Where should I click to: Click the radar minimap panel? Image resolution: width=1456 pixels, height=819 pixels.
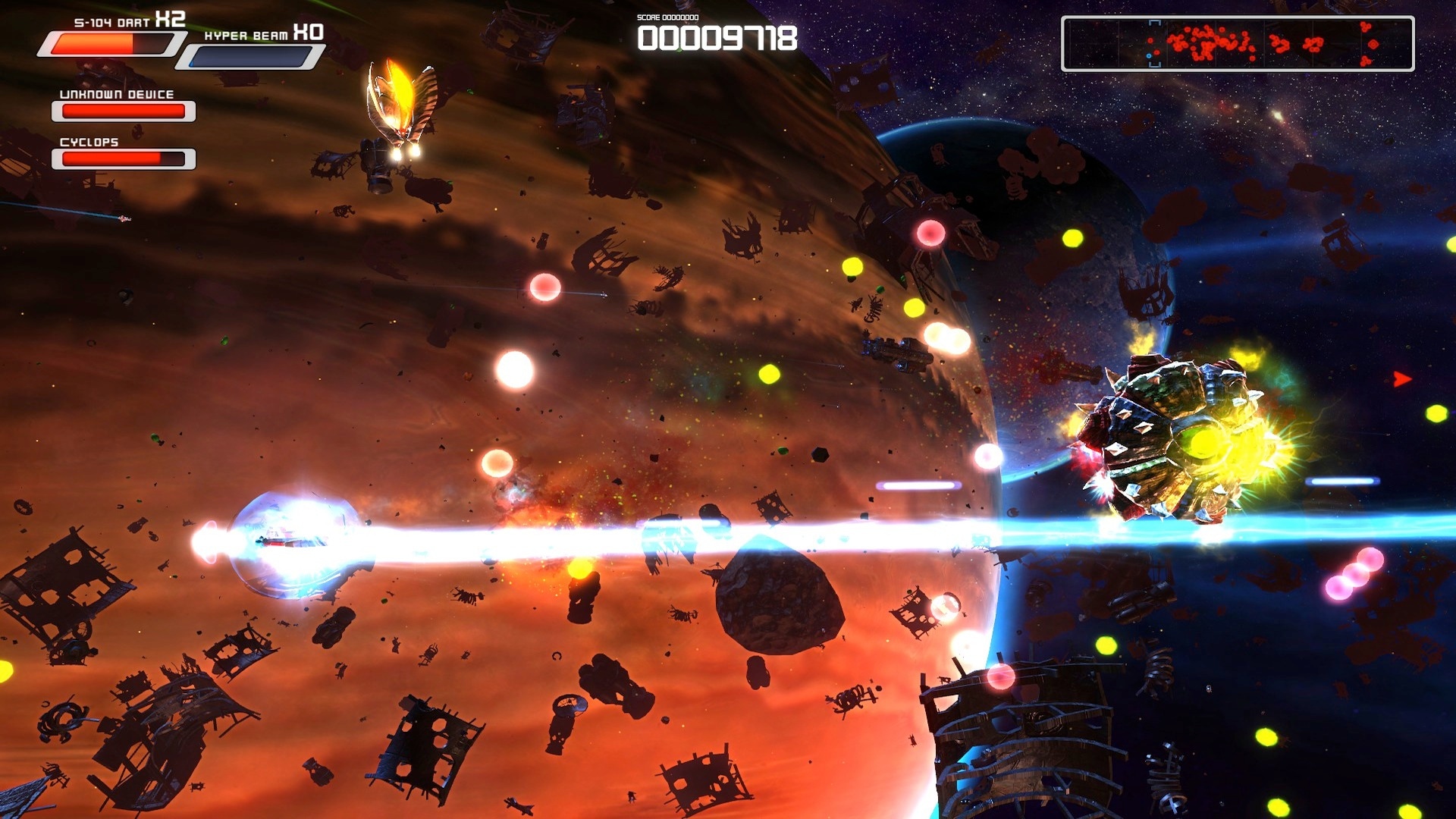[1238, 44]
